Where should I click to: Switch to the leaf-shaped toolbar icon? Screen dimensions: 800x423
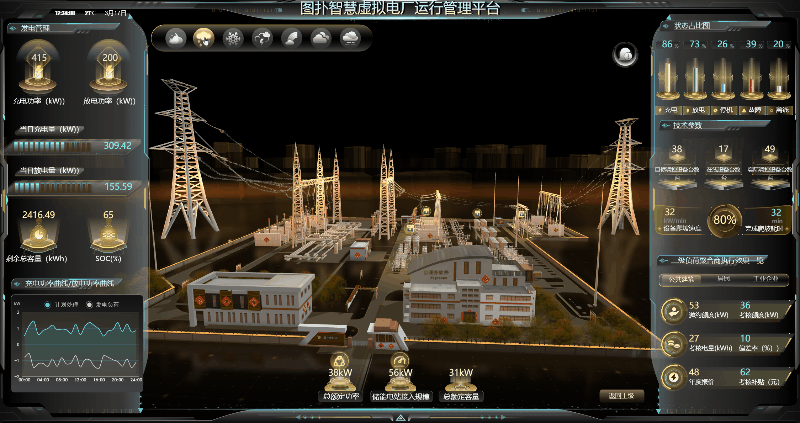(292, 38)
